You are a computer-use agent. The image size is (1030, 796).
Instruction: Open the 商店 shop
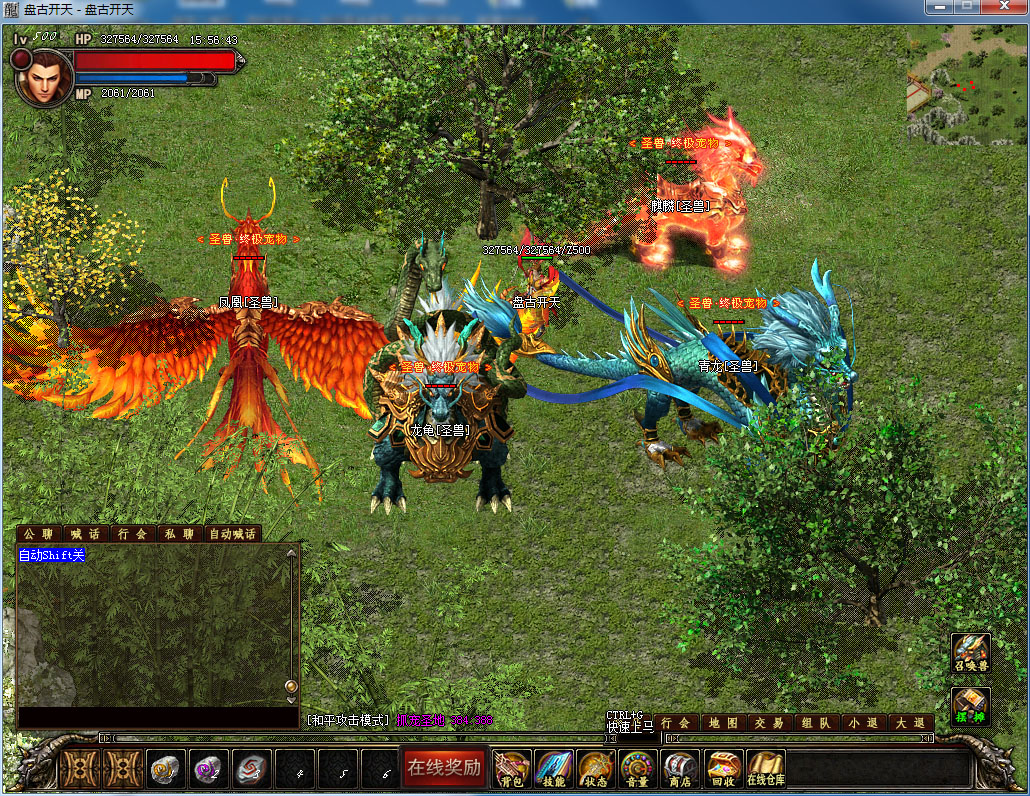(680, 769)
